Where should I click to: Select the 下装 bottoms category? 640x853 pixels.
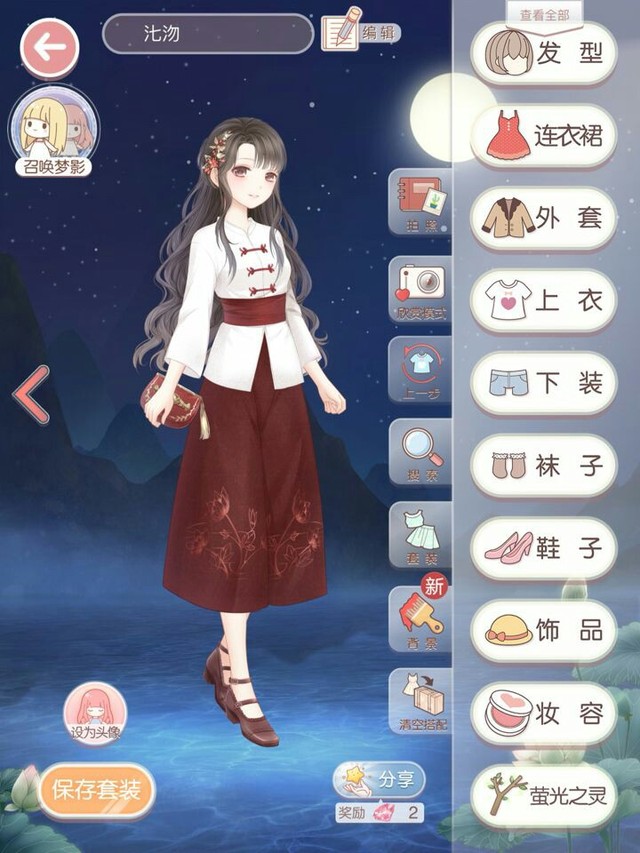tap(543, 383)
